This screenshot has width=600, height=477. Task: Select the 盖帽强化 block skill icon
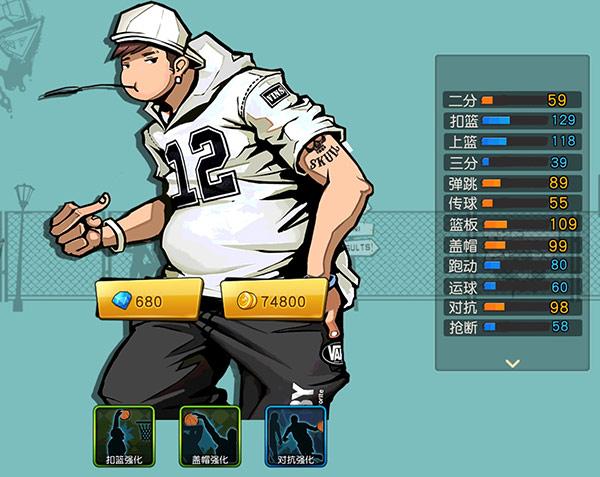click(x=210, y=436)
